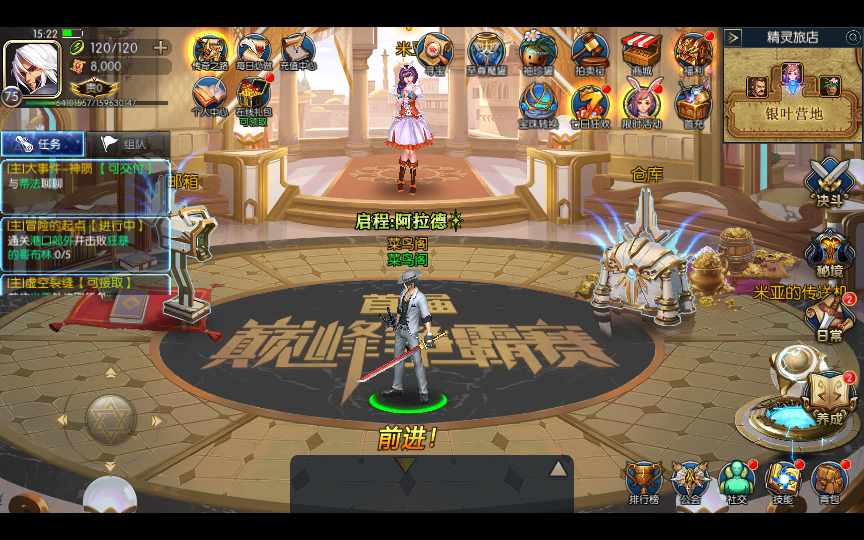Click the plus button beside stamina 120/120
Screen dimensions: 864x540
(160, 47)
